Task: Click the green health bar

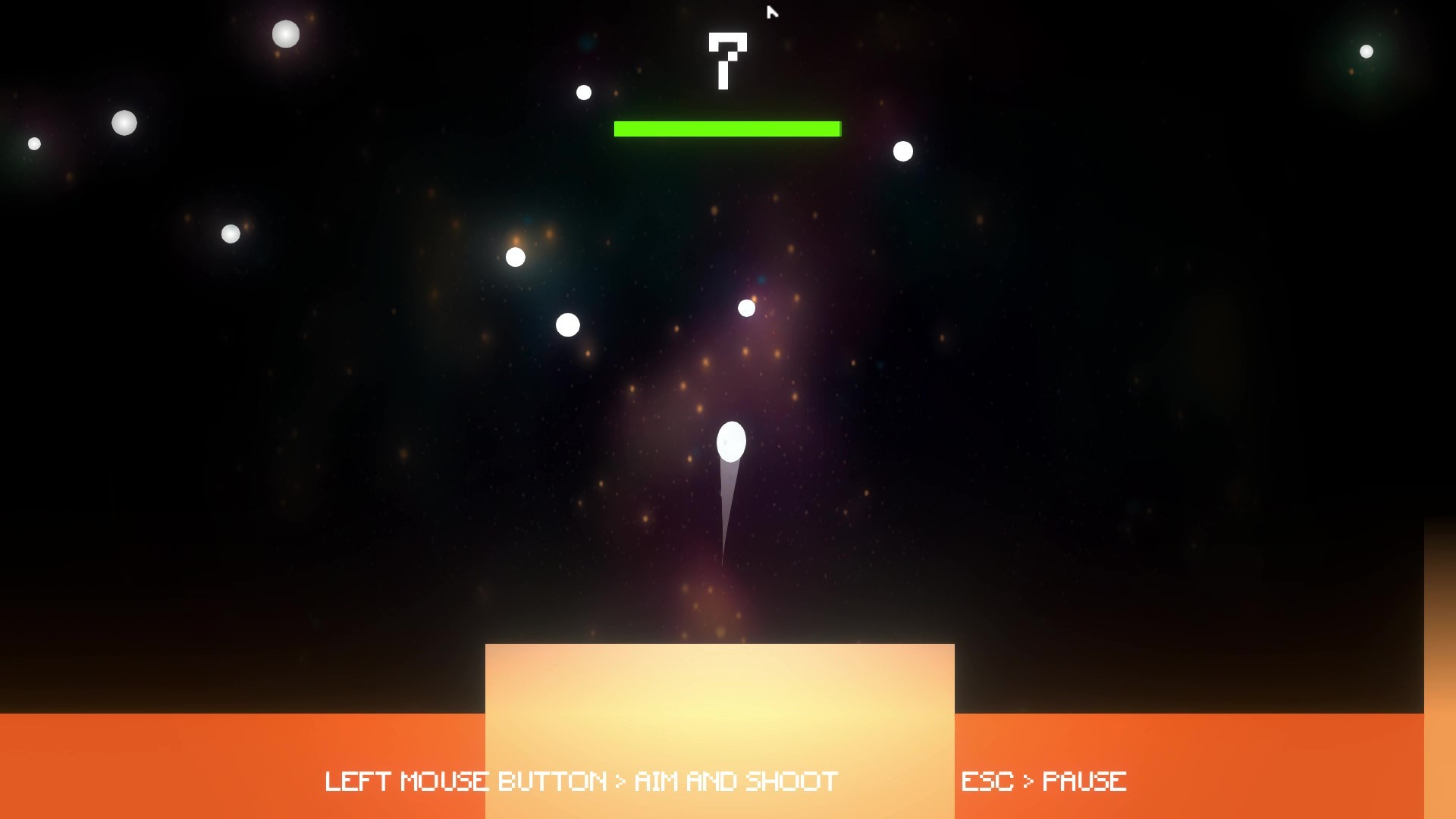Action: tap(726, 128)
